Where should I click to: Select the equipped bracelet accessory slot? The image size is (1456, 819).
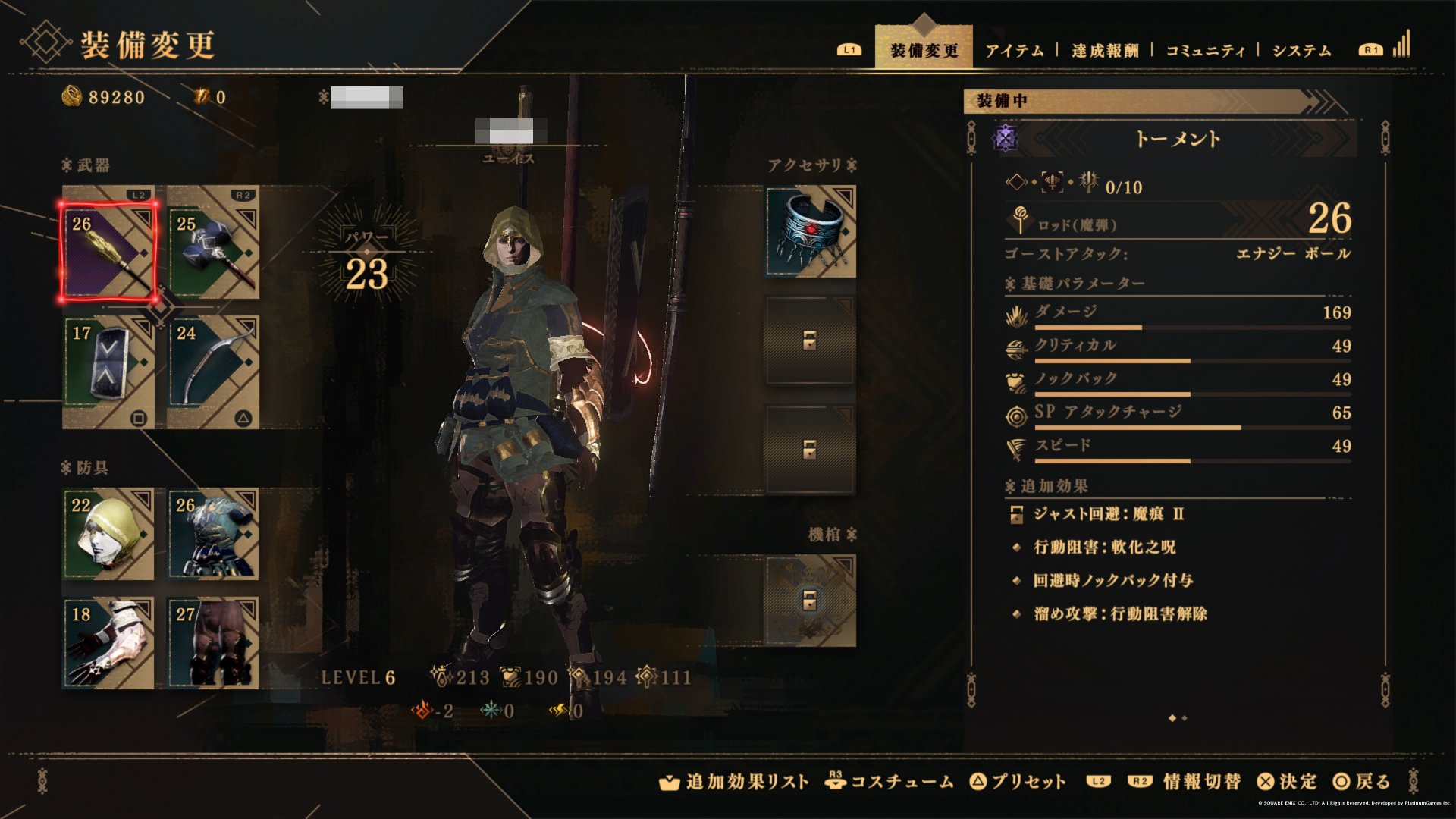click(x=811, y=232)
